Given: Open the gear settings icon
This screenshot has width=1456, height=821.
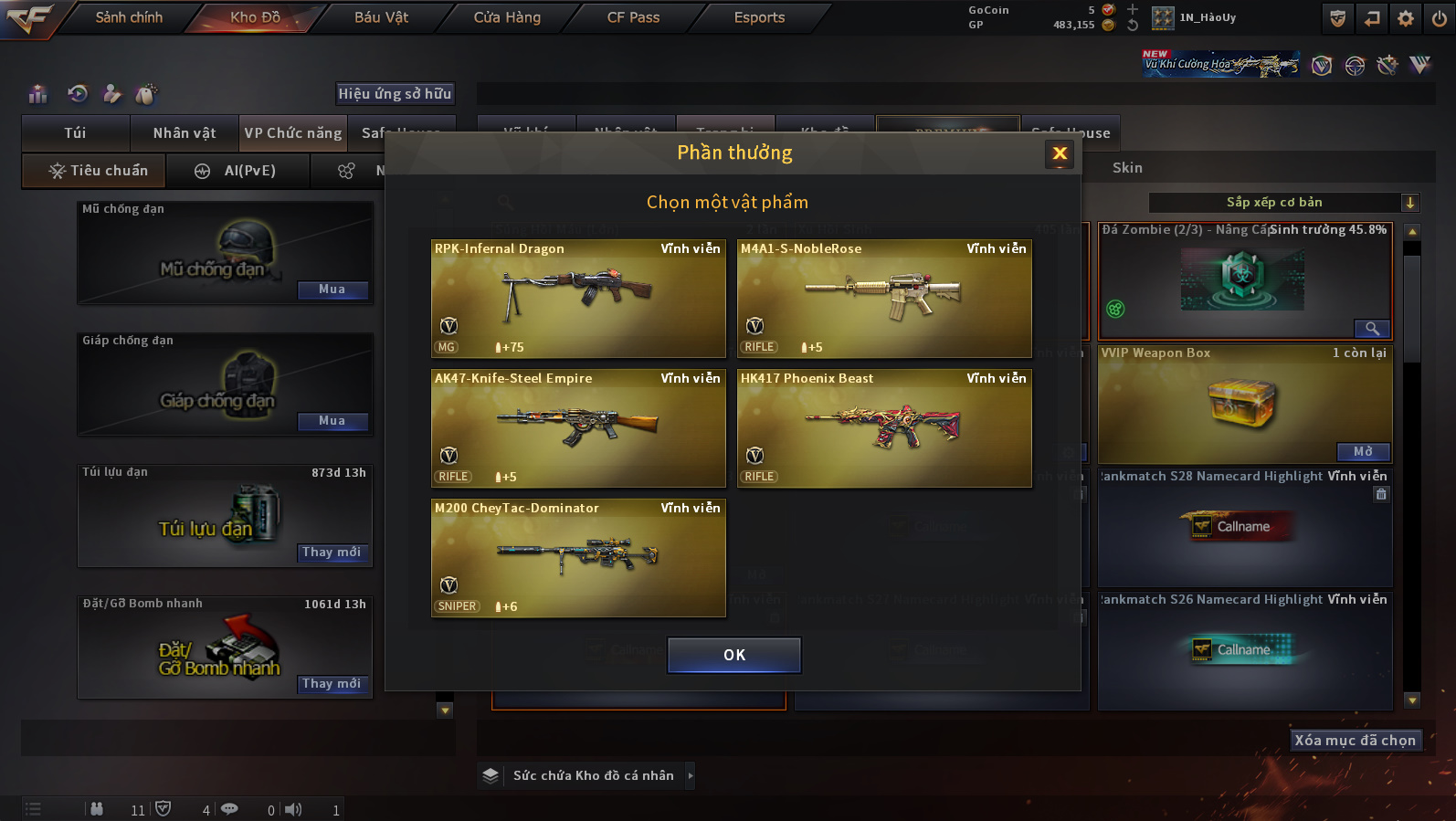Looking at the screenshot, I should [x=1405, y=18].
